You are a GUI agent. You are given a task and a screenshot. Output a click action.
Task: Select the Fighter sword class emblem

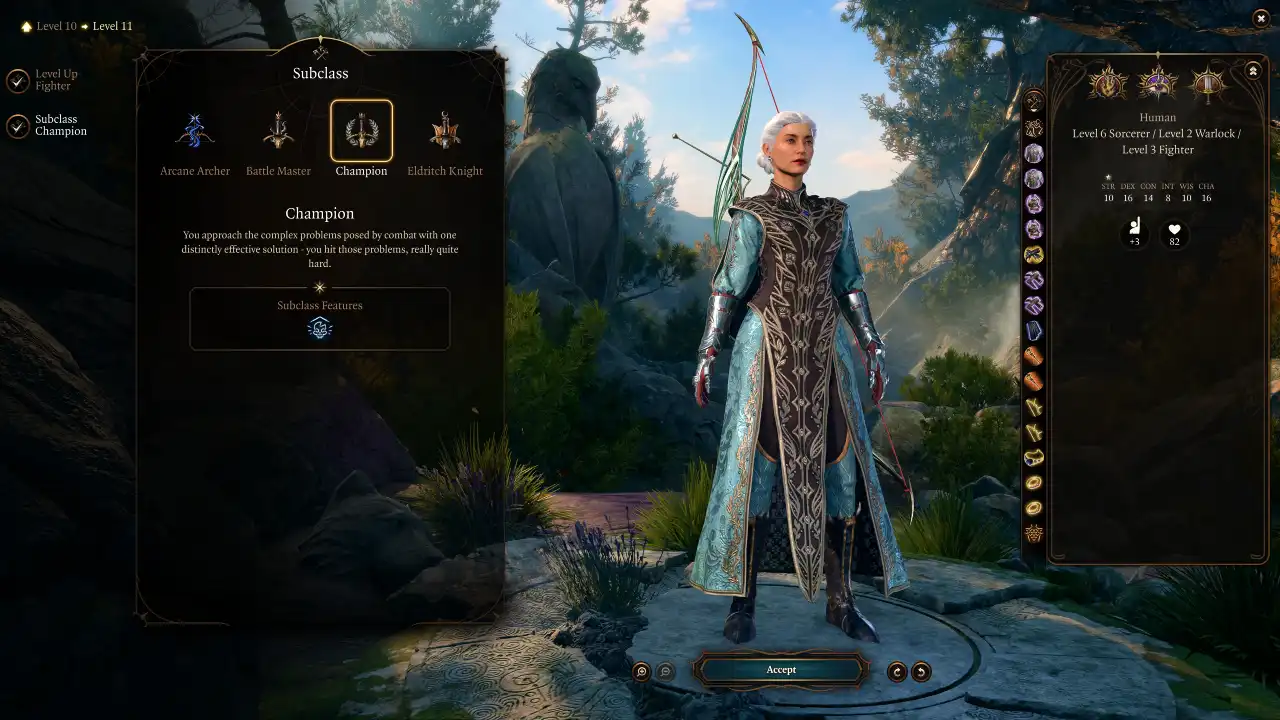[1207, 82]
